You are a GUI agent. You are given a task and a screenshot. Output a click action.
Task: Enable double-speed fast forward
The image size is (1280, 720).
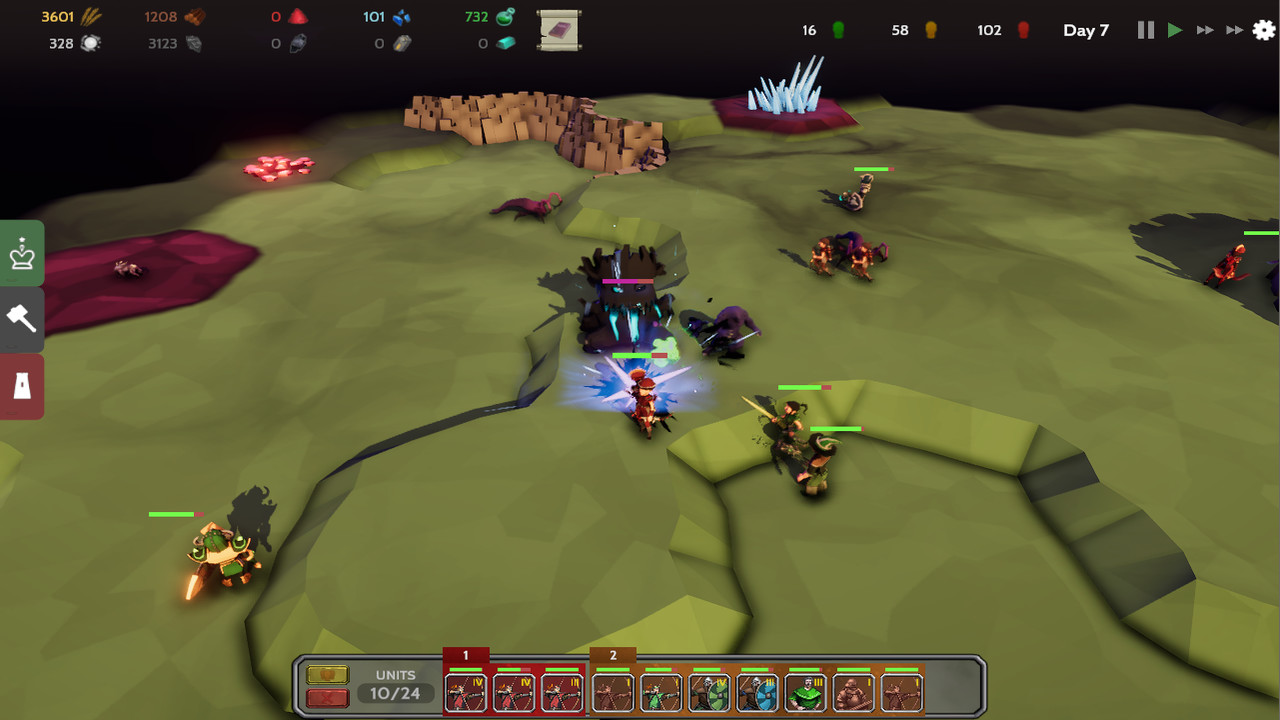[x=1205, y=30]
